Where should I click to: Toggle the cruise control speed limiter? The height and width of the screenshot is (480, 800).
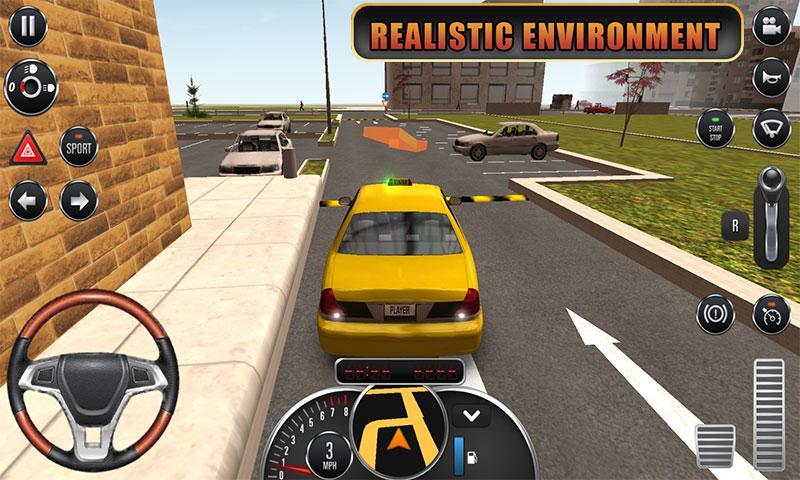771,314
